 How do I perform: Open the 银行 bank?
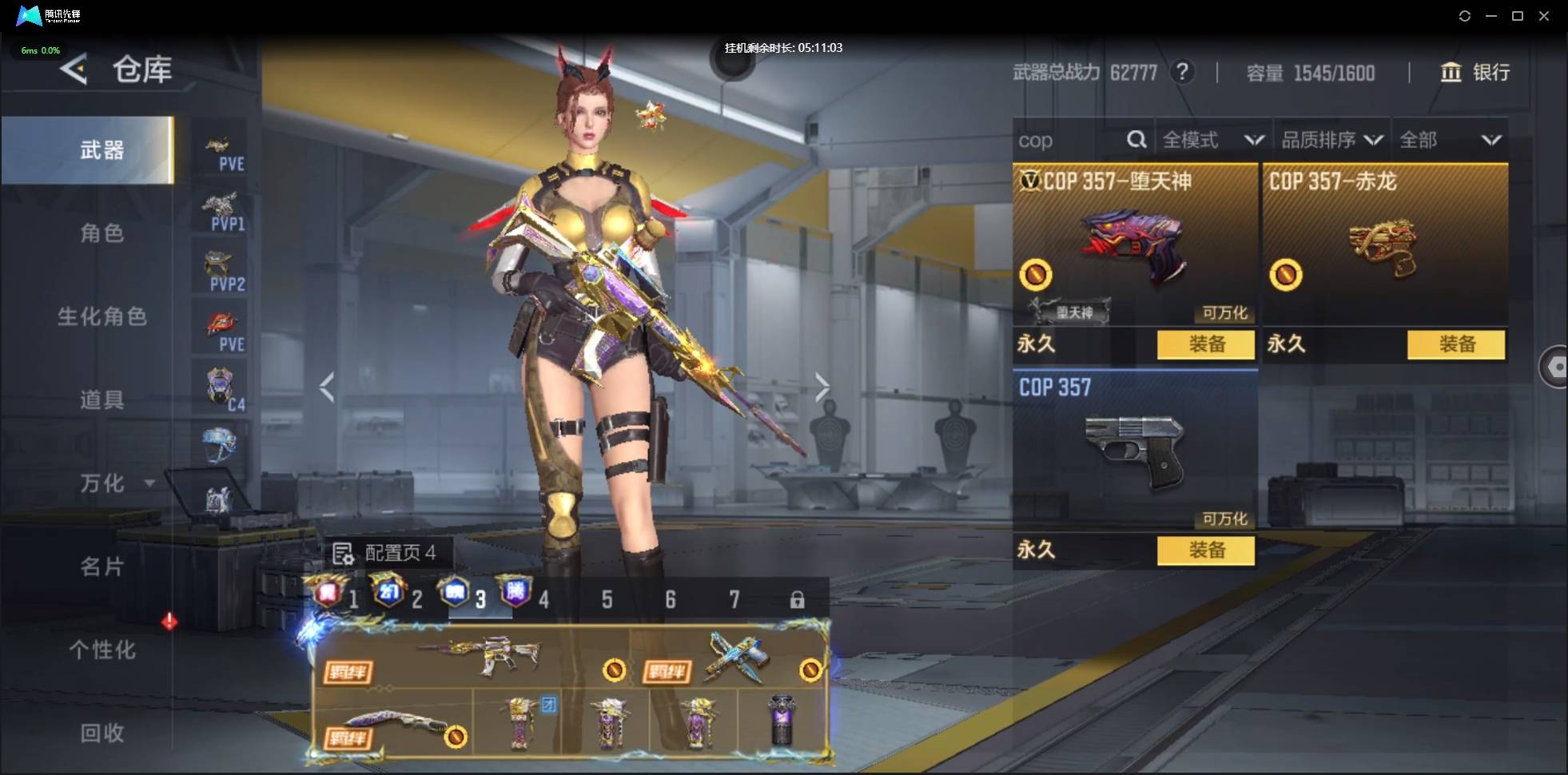(x=1475, y=73)
